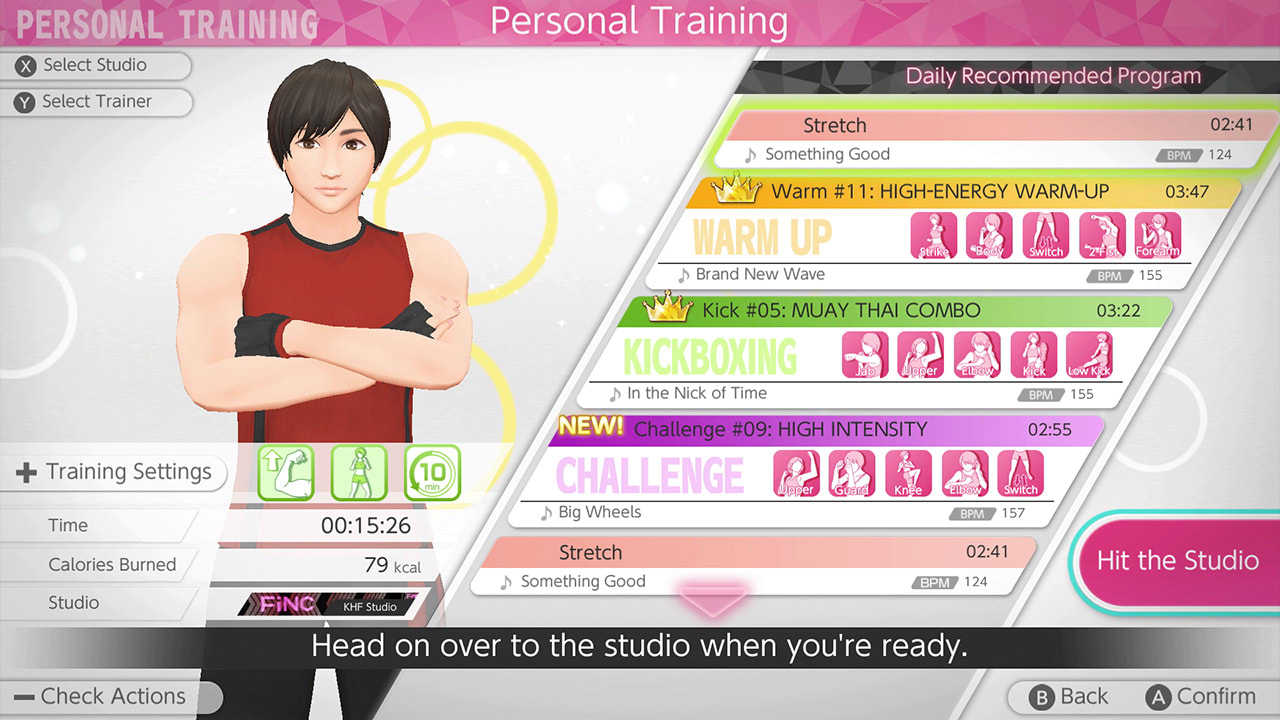Click the Elbow icon in Kickboxing row

pos(977,355)
